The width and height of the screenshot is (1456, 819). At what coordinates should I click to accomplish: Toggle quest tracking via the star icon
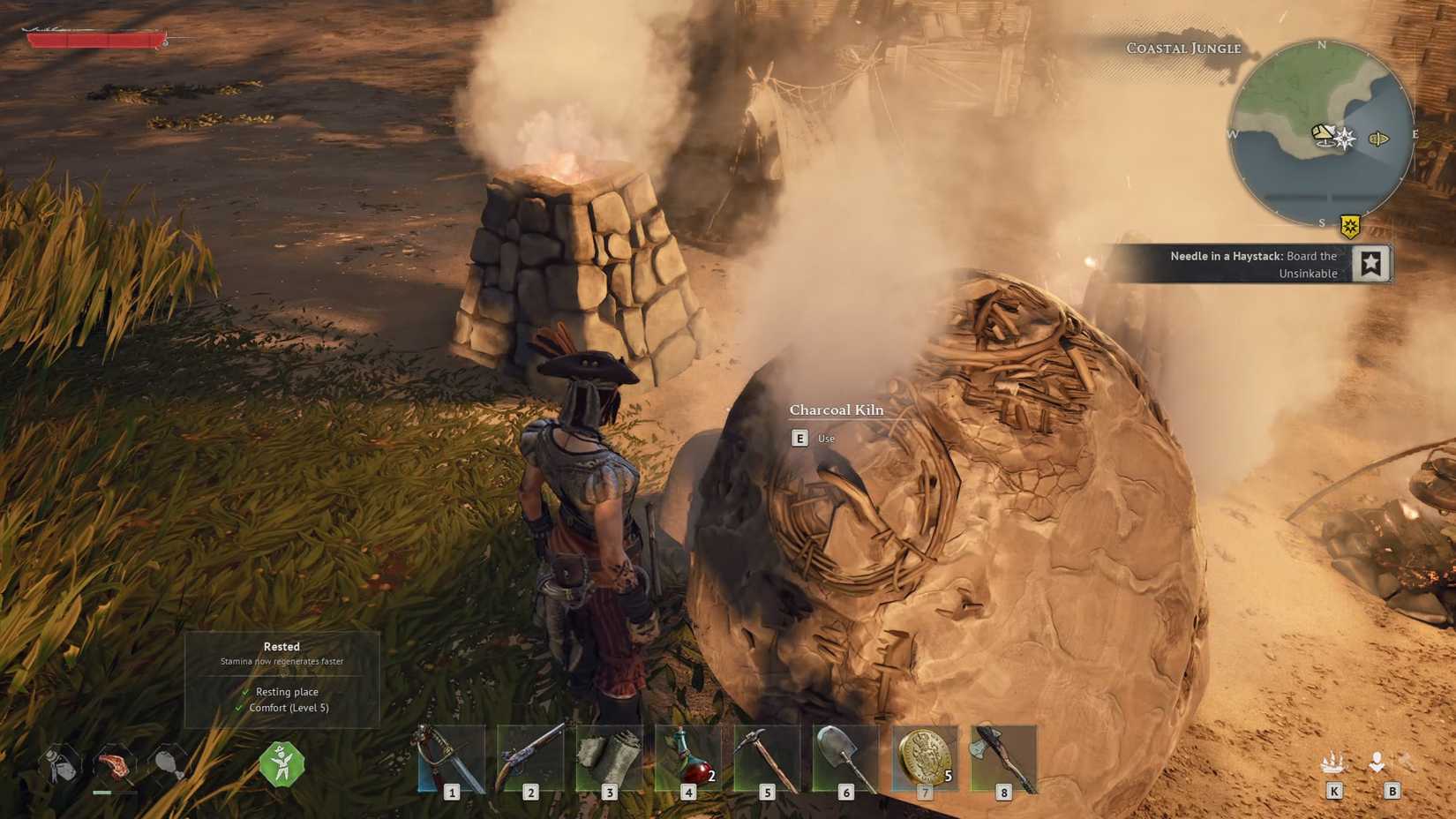coord(1372,262)
